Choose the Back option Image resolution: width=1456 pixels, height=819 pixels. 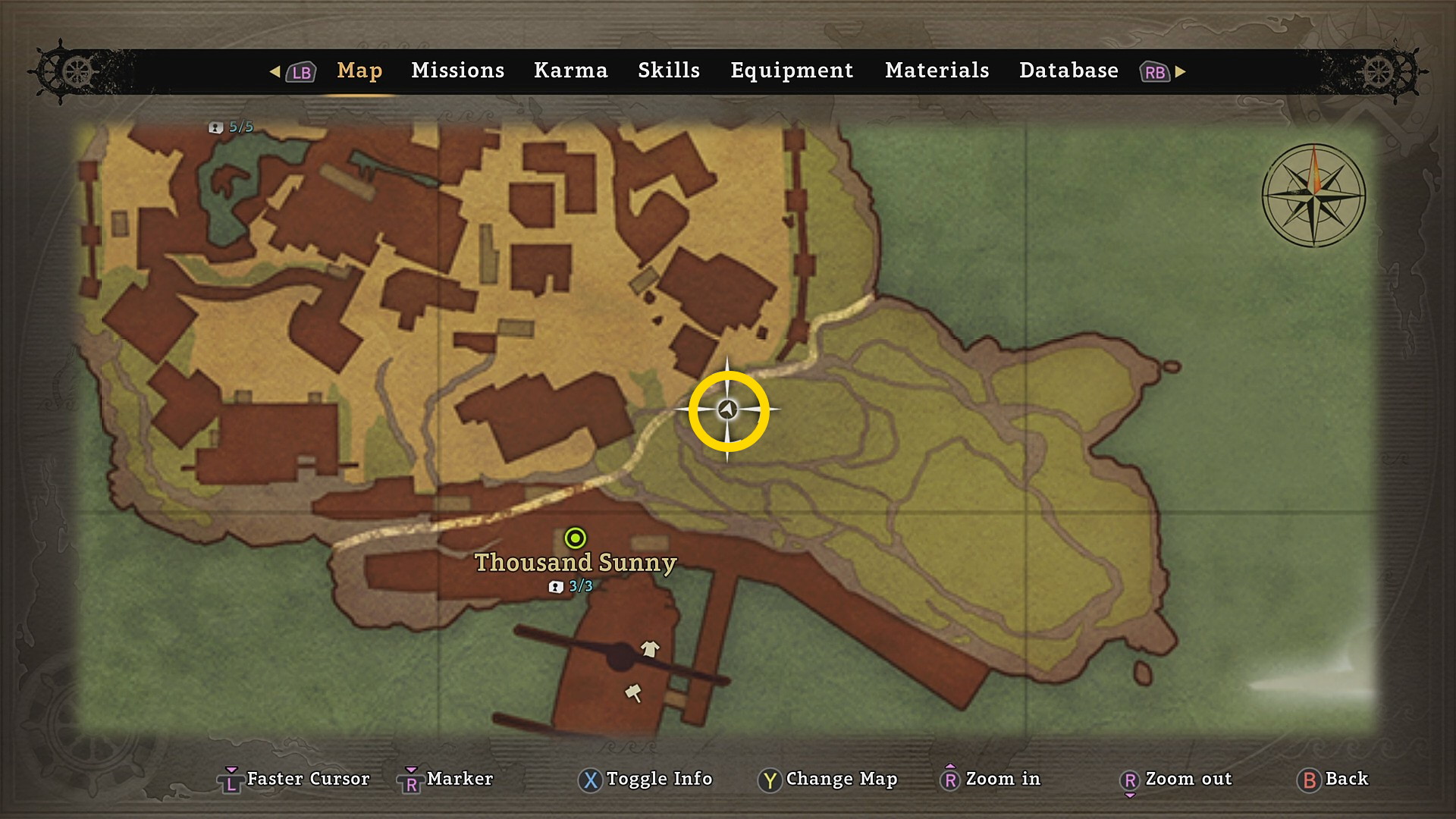click(x=1334, y=779)
